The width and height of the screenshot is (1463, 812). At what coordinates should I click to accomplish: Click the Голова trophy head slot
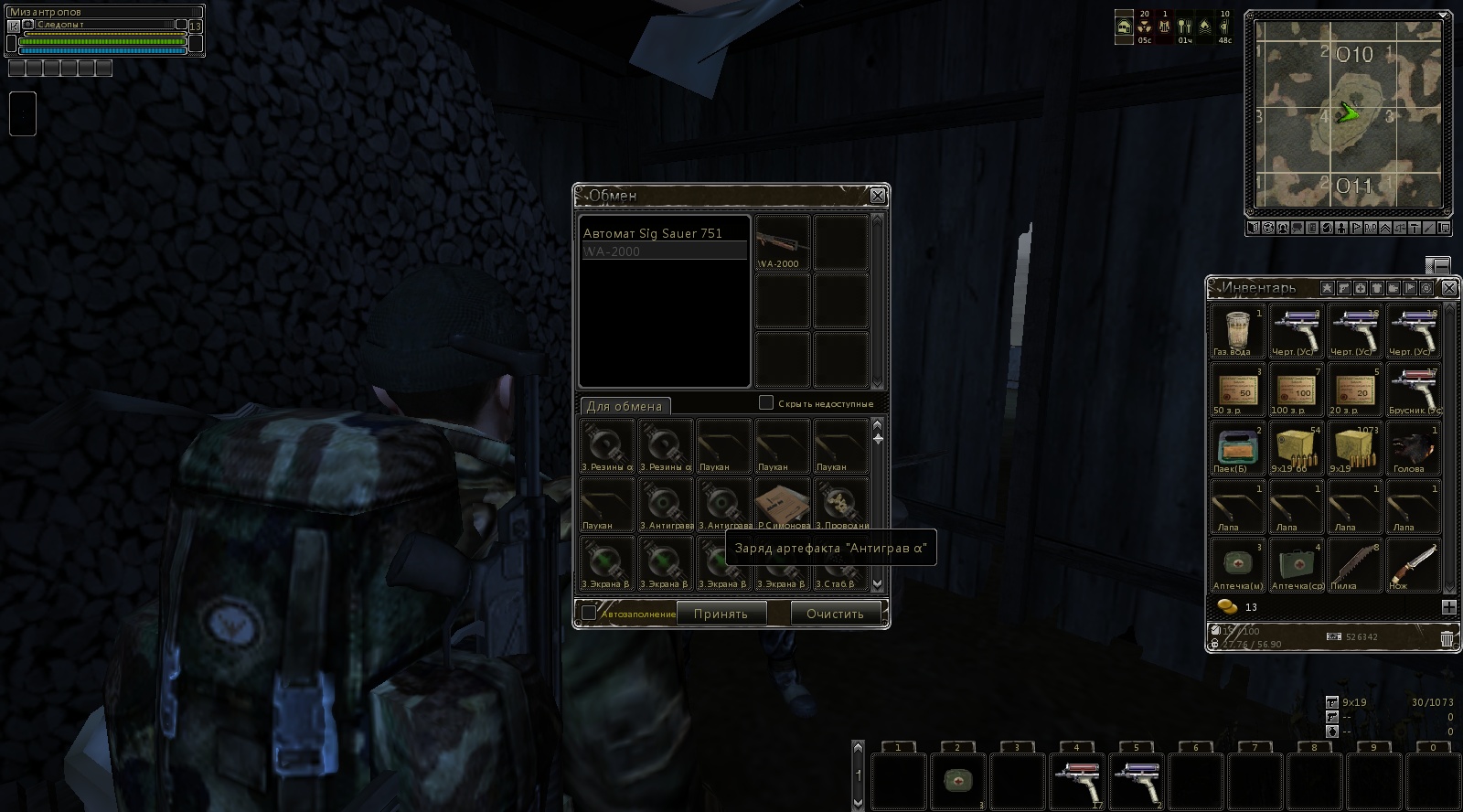(1413, 448)
